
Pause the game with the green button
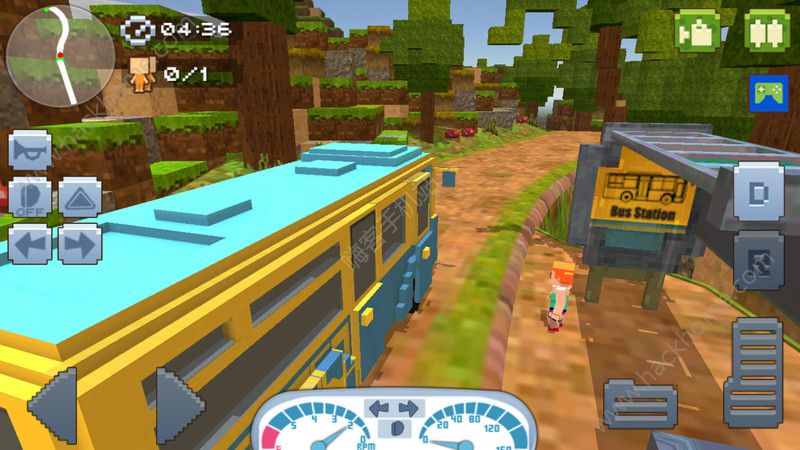[x=767, y=30]
